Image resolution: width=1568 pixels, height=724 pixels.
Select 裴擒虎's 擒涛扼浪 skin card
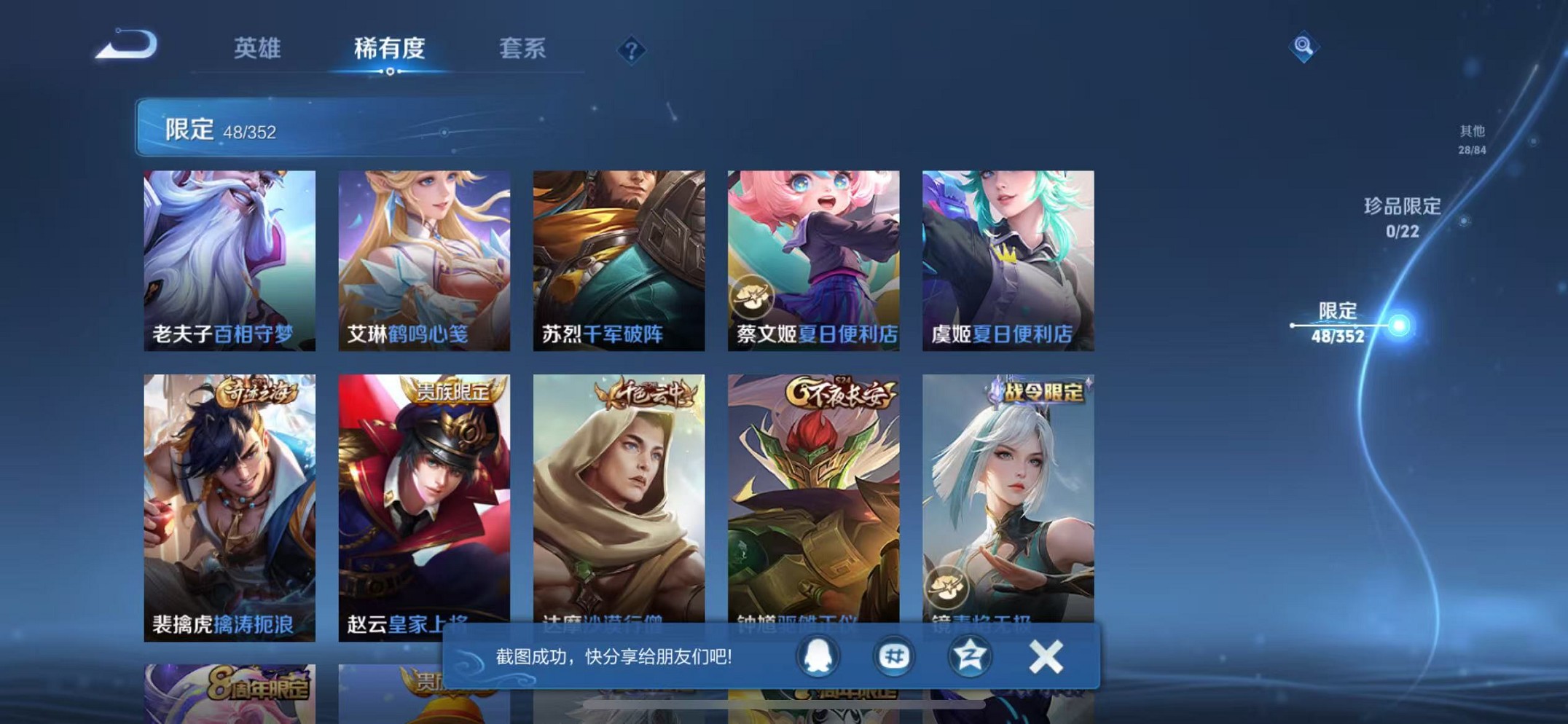coord(229,495)
